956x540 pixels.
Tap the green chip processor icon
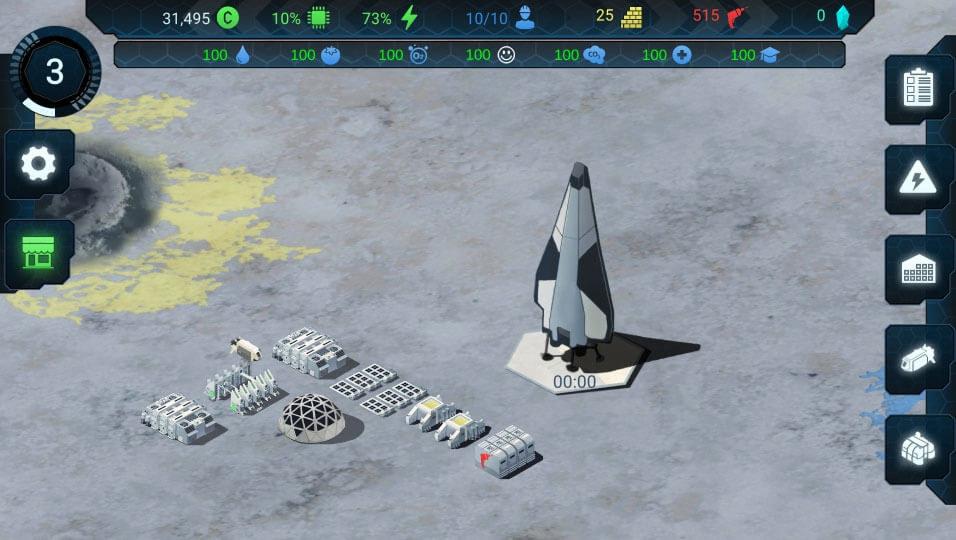319,17
